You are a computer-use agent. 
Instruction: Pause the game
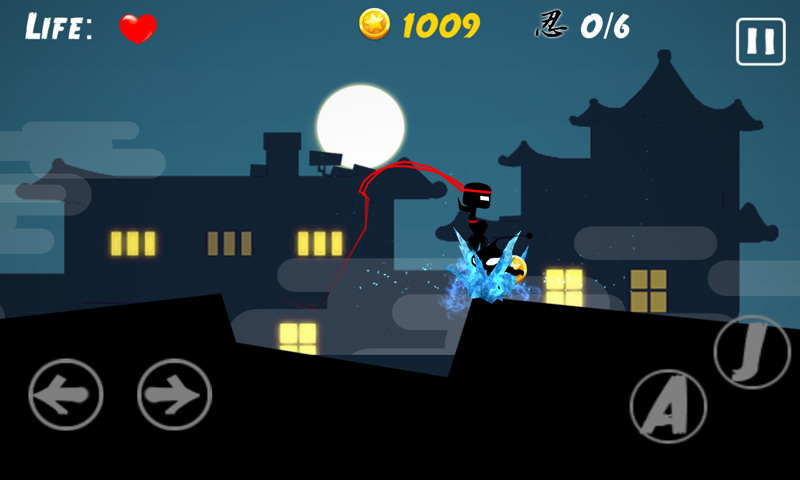[x=760, y=42]
